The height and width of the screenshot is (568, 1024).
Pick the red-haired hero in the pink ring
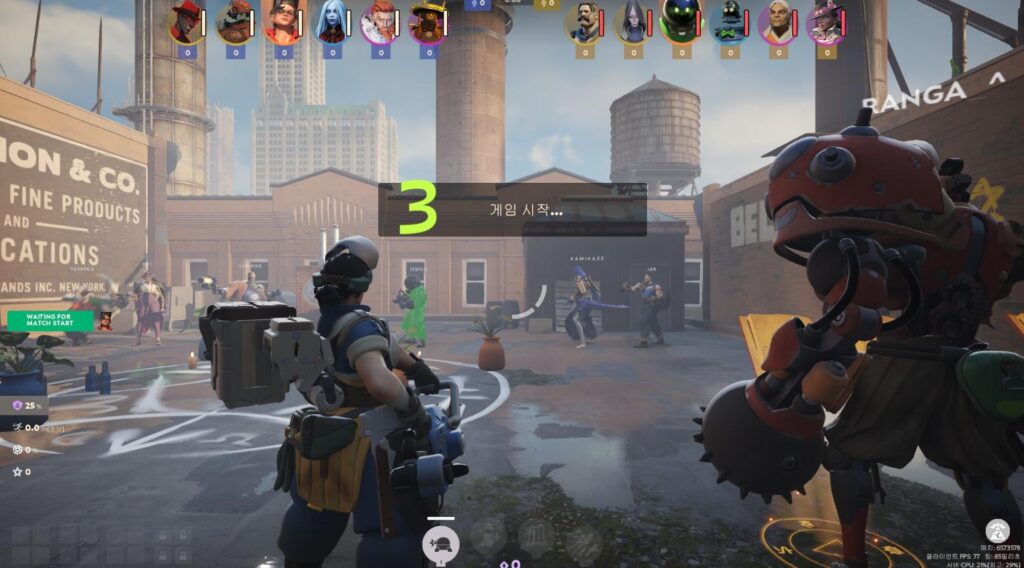[379, 22]
